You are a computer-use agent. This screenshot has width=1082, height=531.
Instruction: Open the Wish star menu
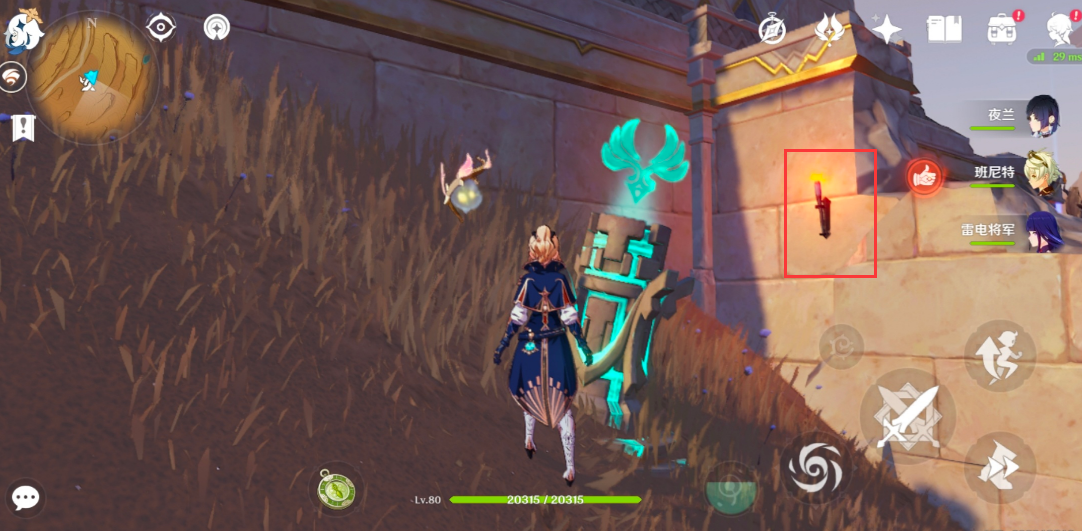[886, 29]
